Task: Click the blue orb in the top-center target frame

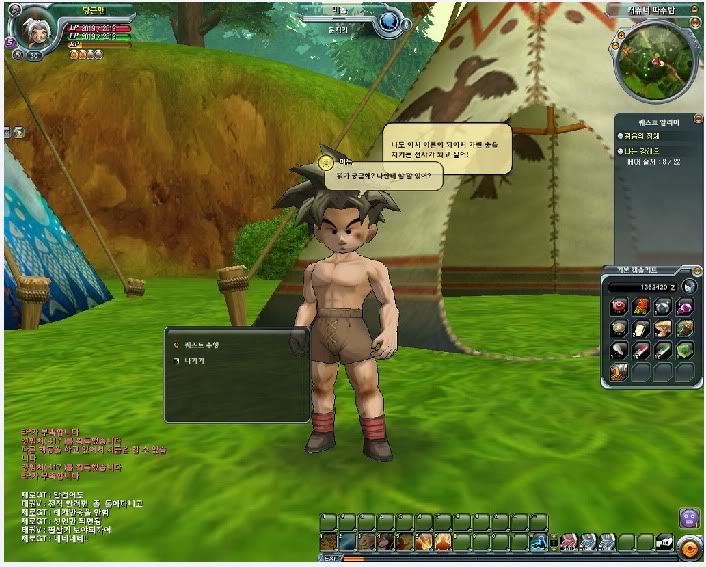Action: click(x=391, y=21)
